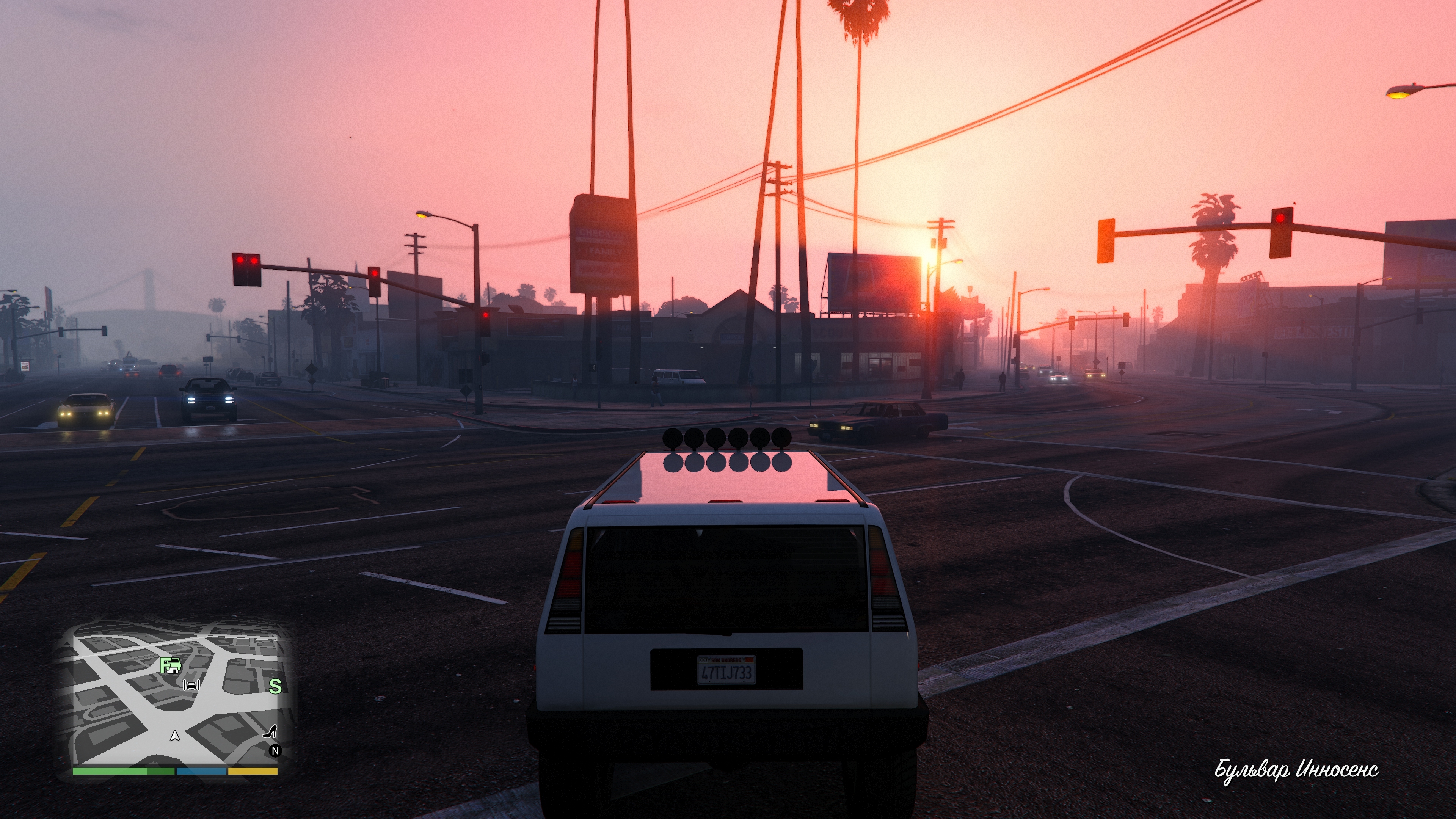Click the car between bars map icon
The height and width of the screenshot is (819, 1456).
coord(191,686)
